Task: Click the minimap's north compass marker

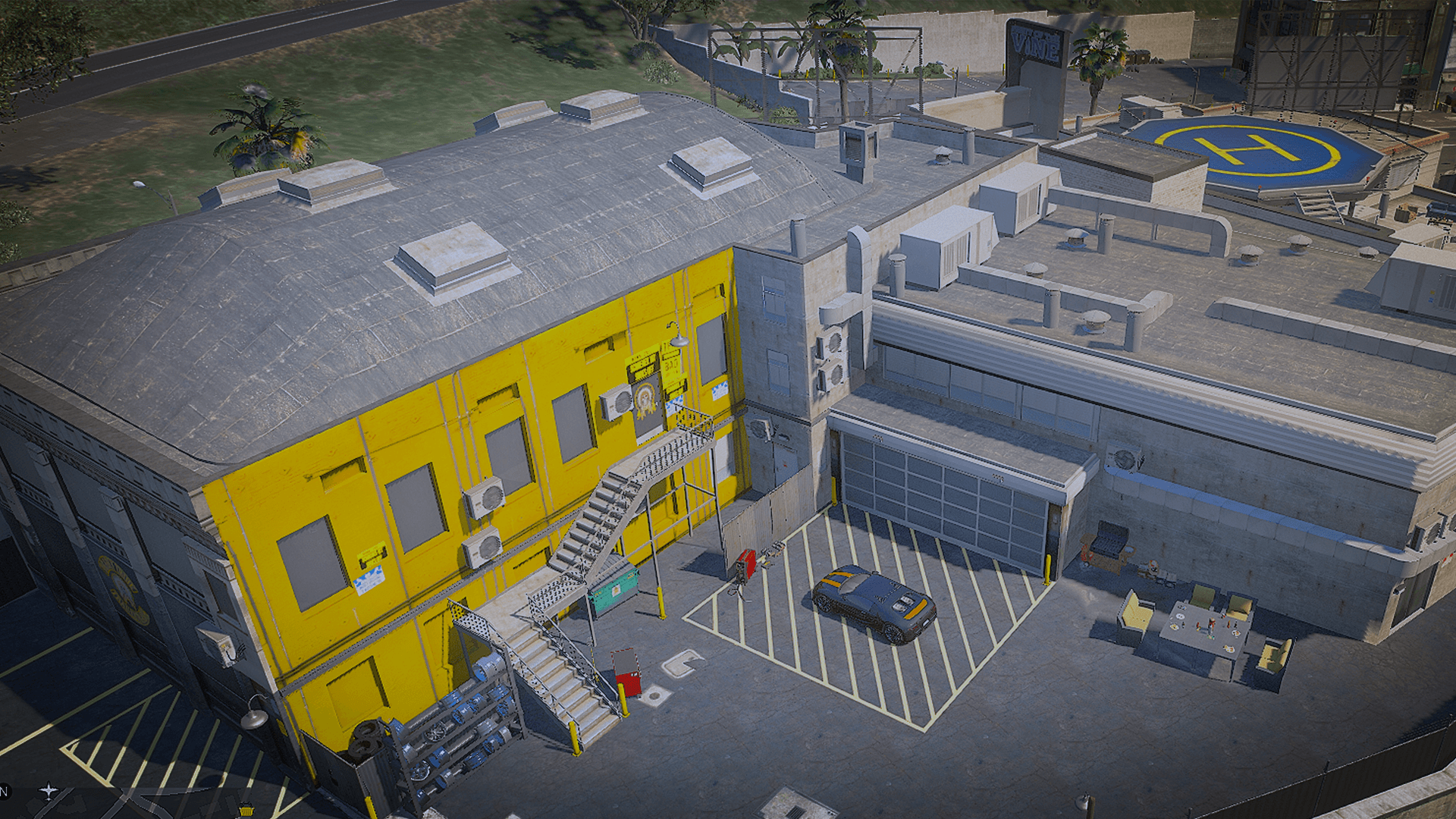Action: point(4,792)
